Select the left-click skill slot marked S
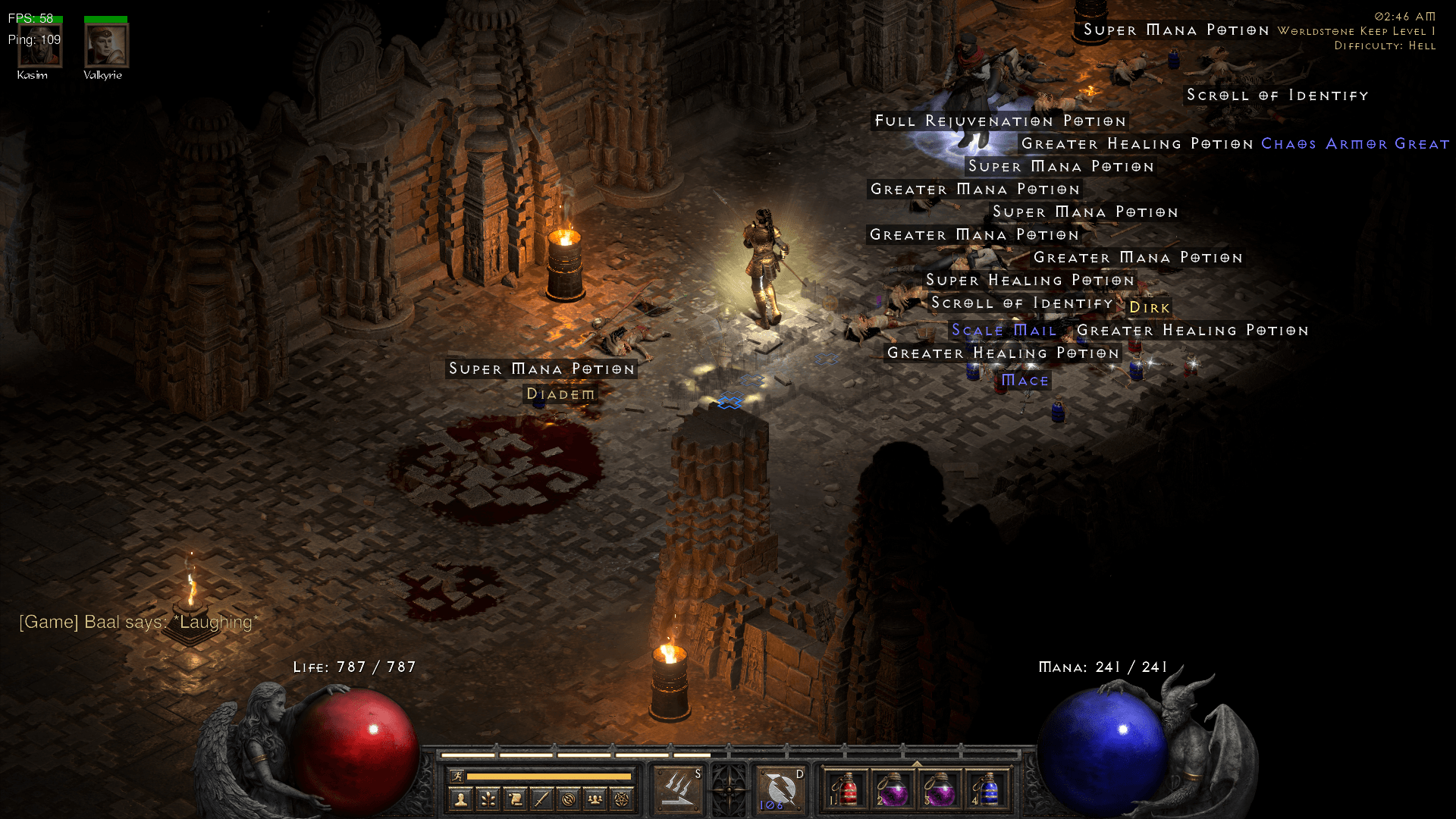 [678, 789]
